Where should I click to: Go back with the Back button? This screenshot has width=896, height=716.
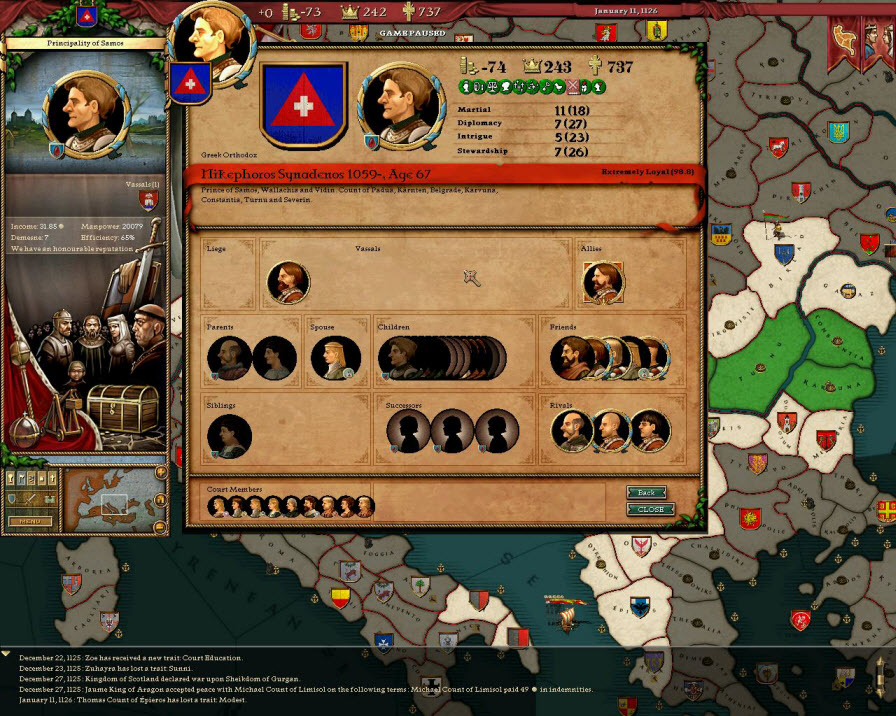(646, 493)
